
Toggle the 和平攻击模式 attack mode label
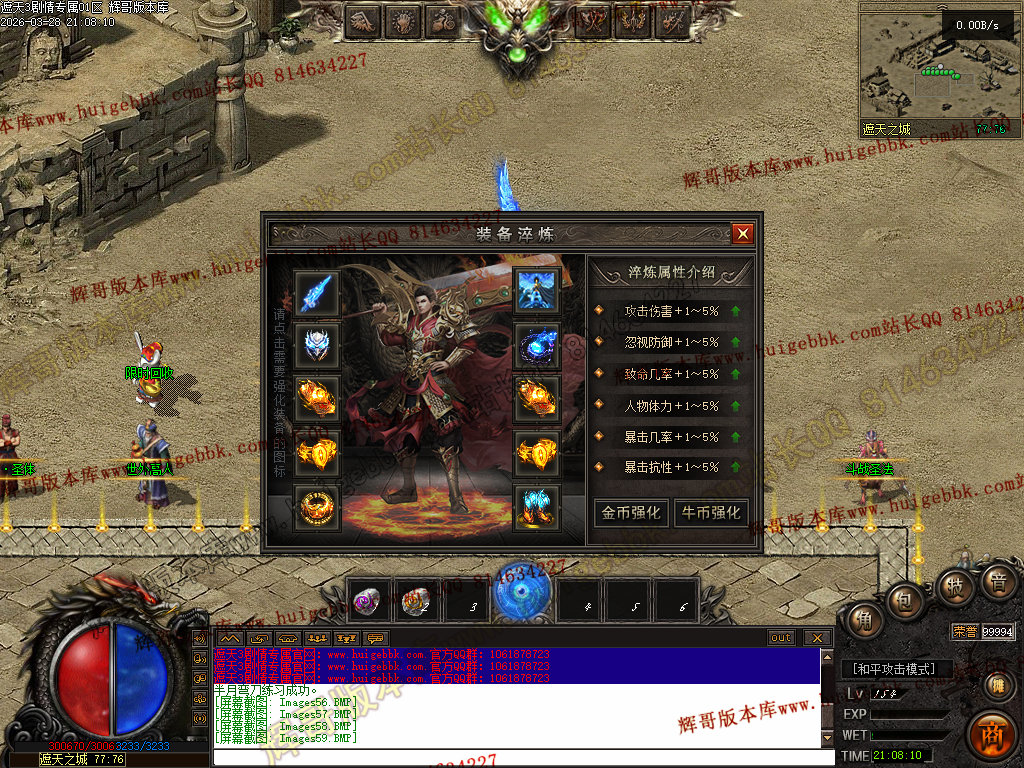tap(893, 669)
